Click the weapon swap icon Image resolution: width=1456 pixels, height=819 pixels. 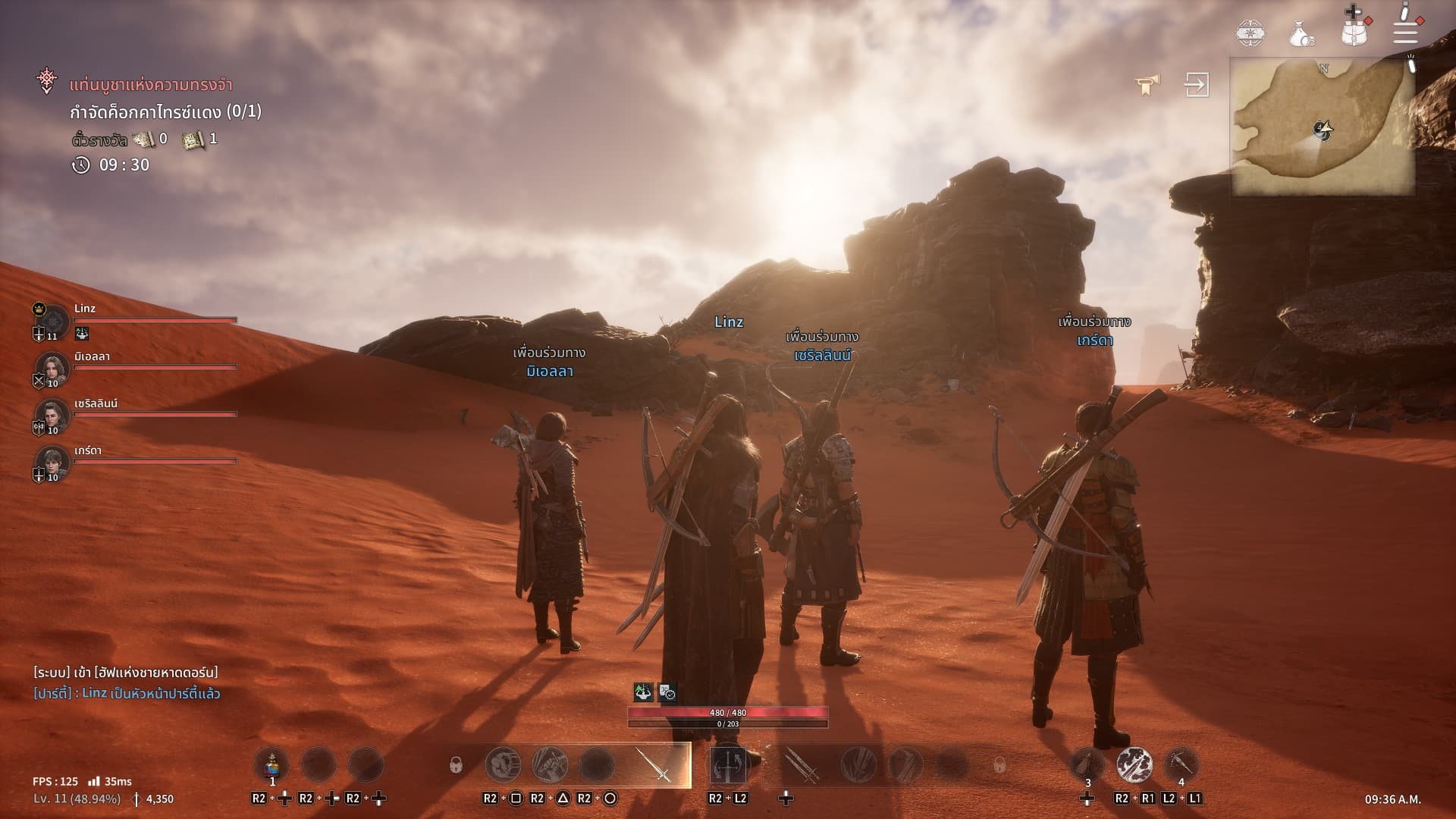coord(728,764)
